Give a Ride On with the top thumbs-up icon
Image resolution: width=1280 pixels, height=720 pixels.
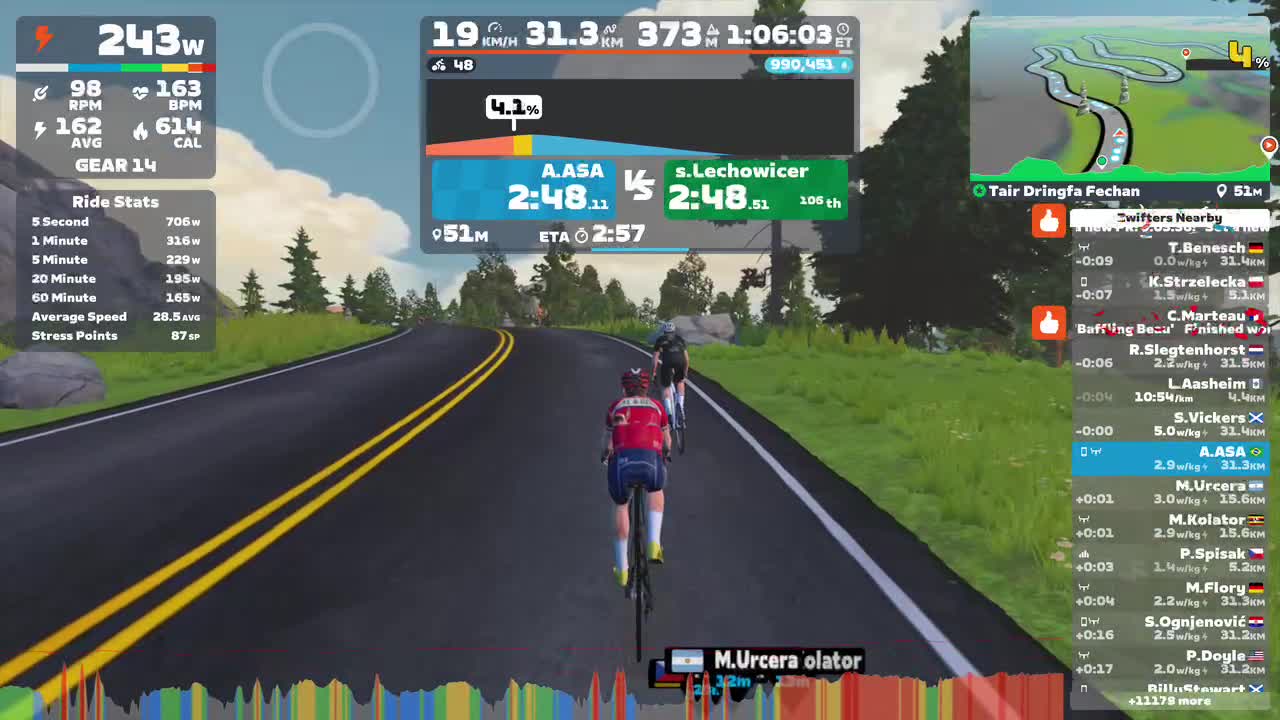1049,222
